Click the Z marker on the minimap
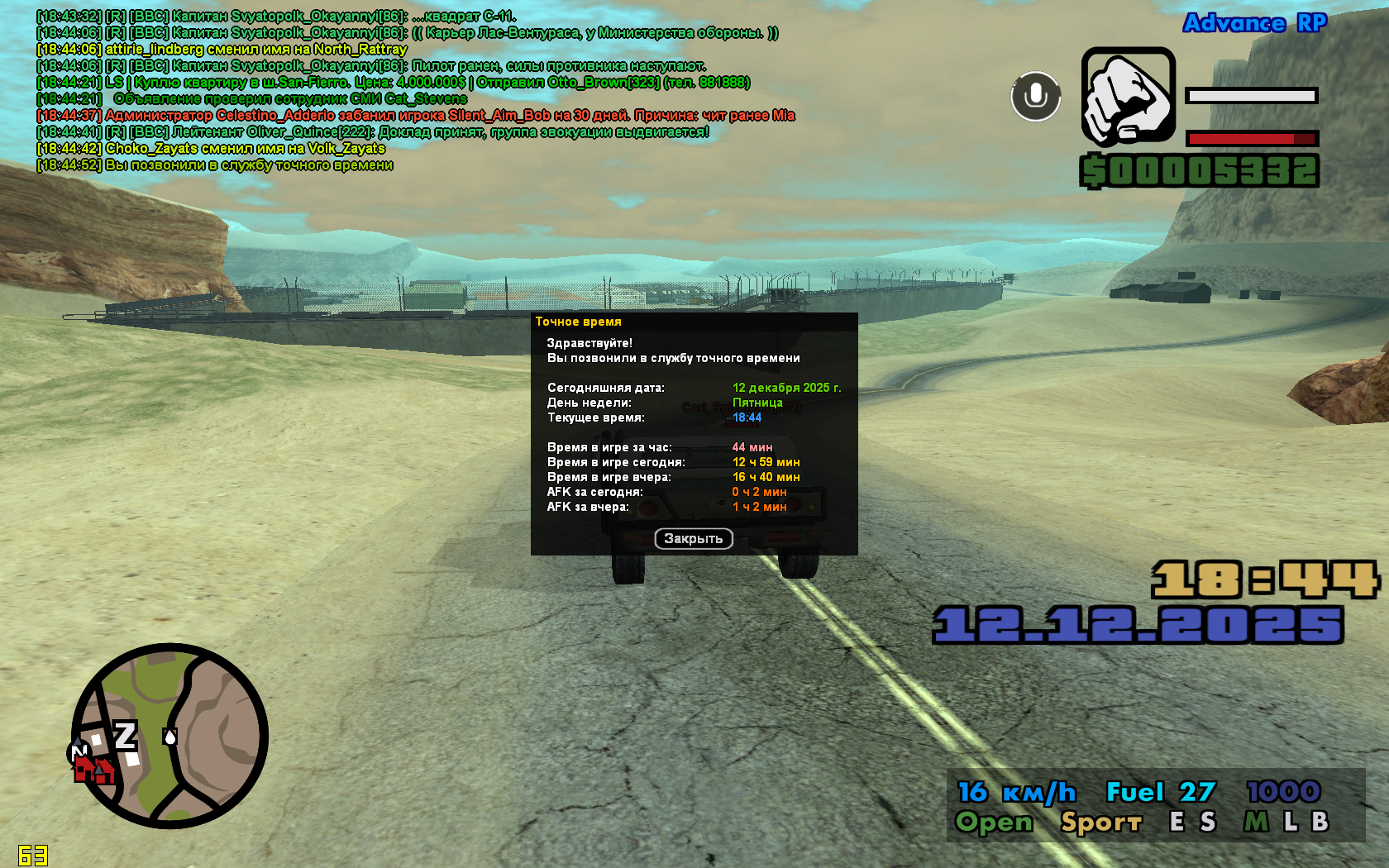Screen dimensions: 1389x868 (x=126, y=735)
